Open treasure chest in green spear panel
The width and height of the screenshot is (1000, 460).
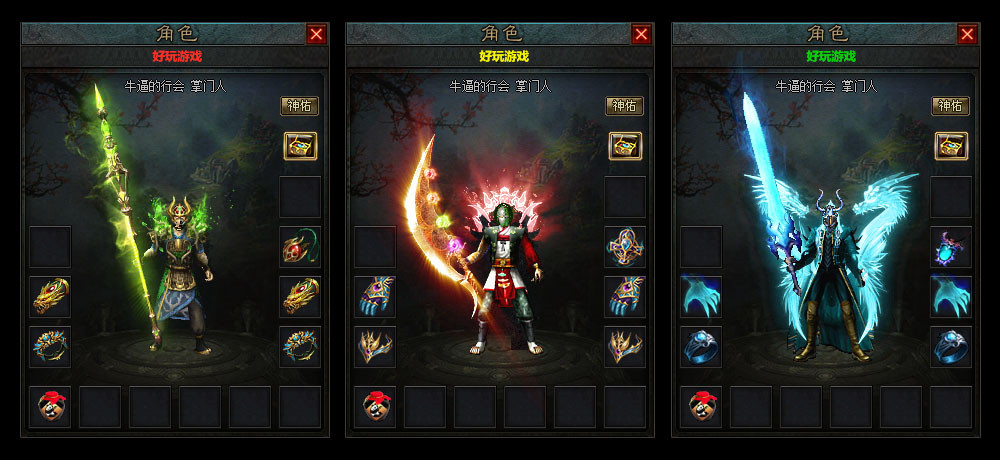pos(299,146)
